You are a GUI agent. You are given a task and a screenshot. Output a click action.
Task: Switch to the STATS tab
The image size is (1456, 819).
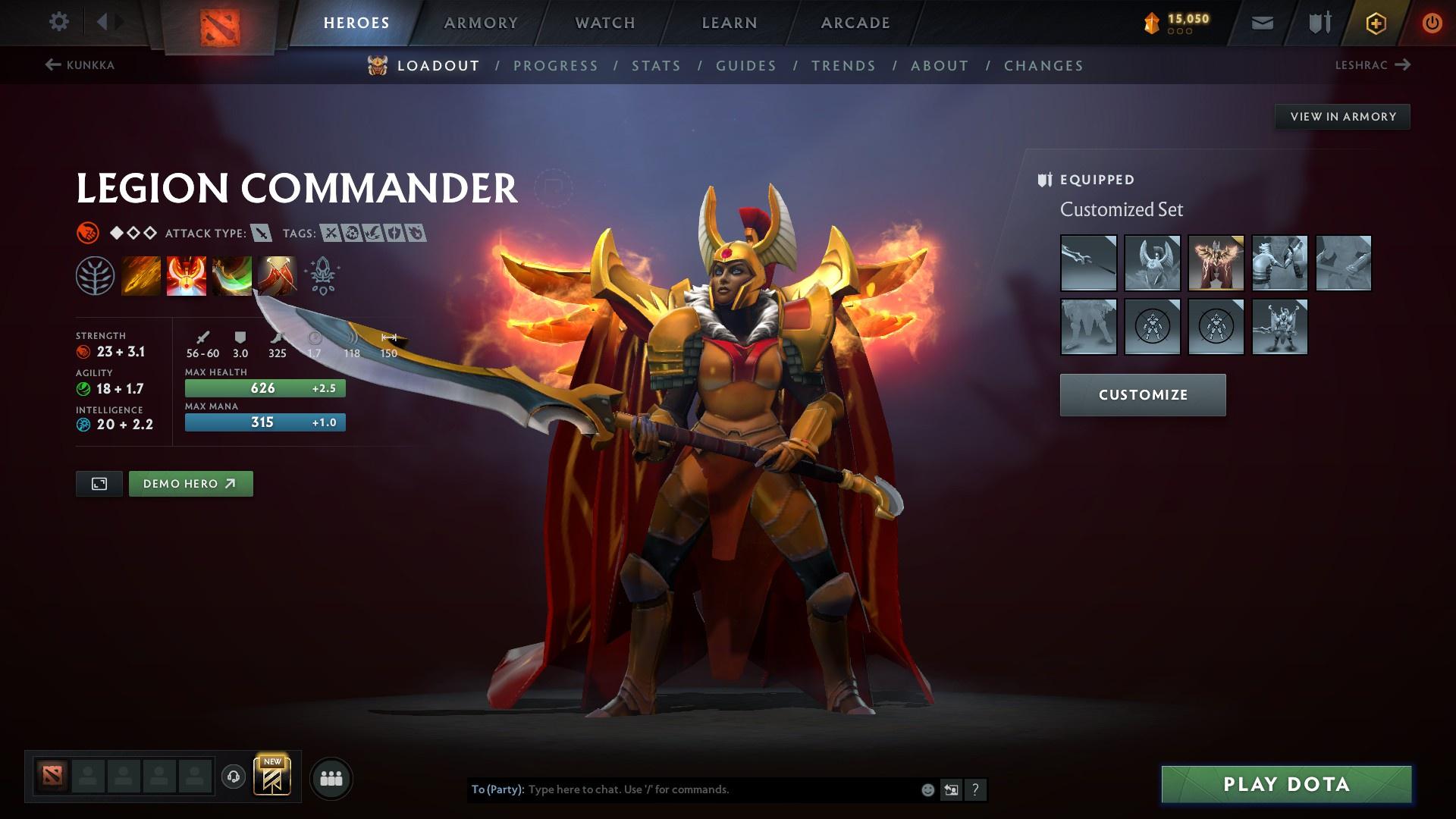click(x=657, y=65)
